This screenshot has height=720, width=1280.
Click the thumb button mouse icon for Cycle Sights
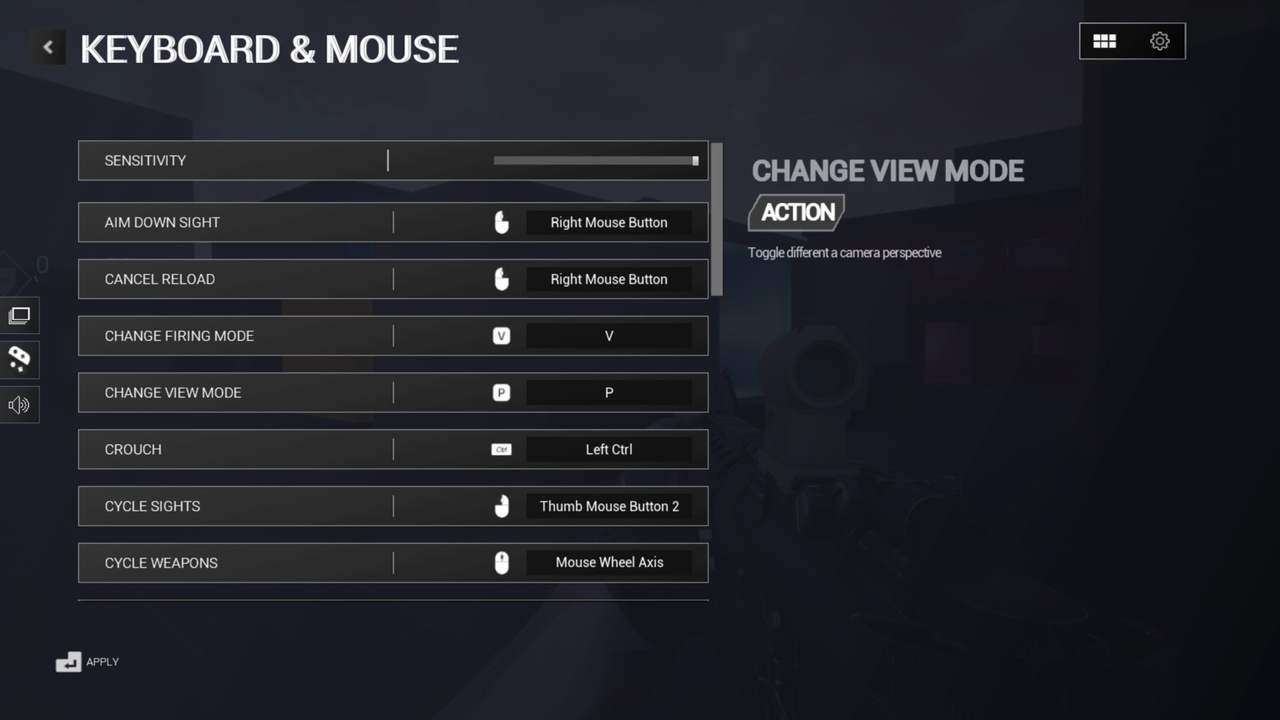click(x=501, y=506)
